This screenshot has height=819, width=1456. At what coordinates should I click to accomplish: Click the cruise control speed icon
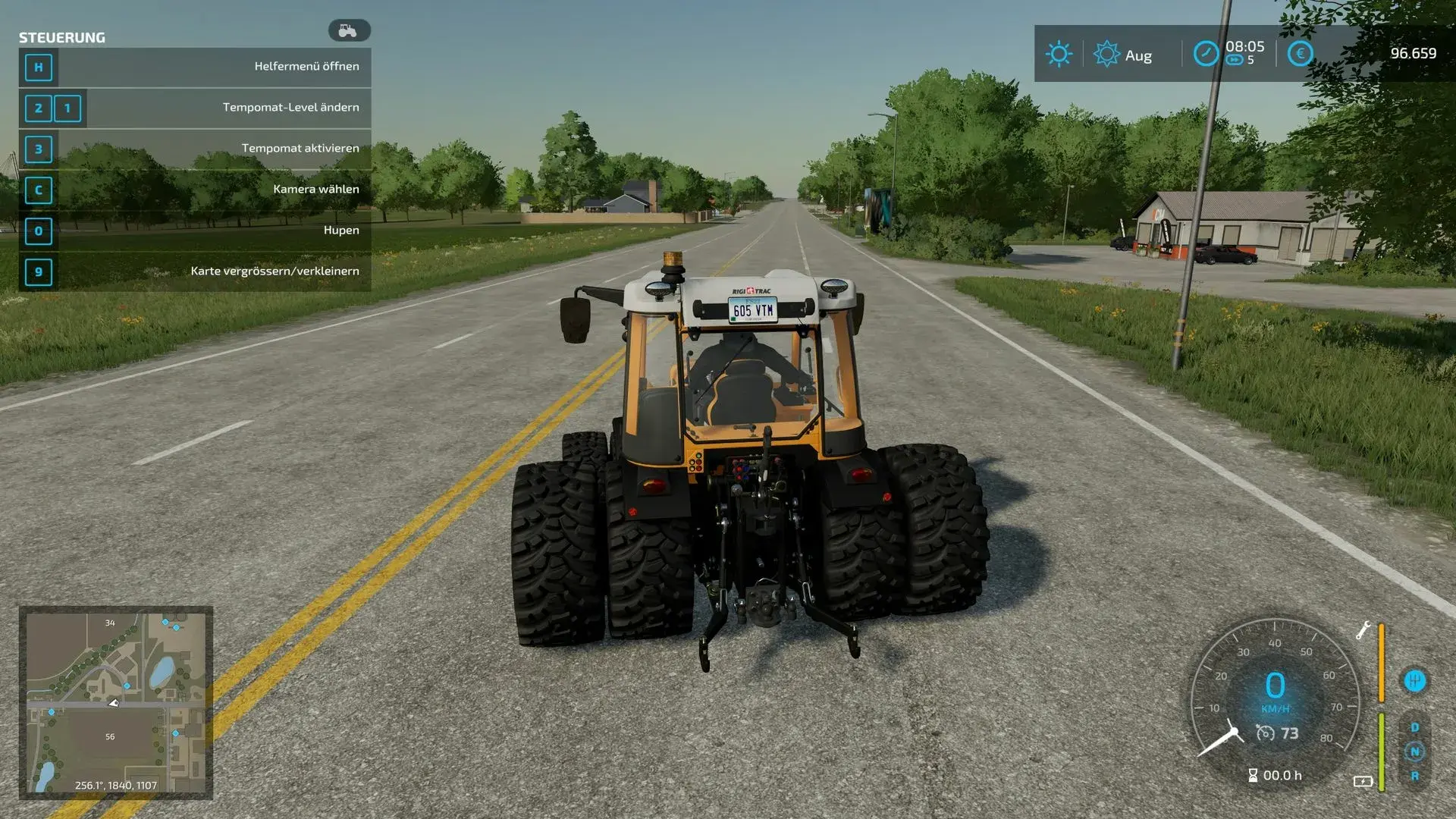tap(1265, 733)
